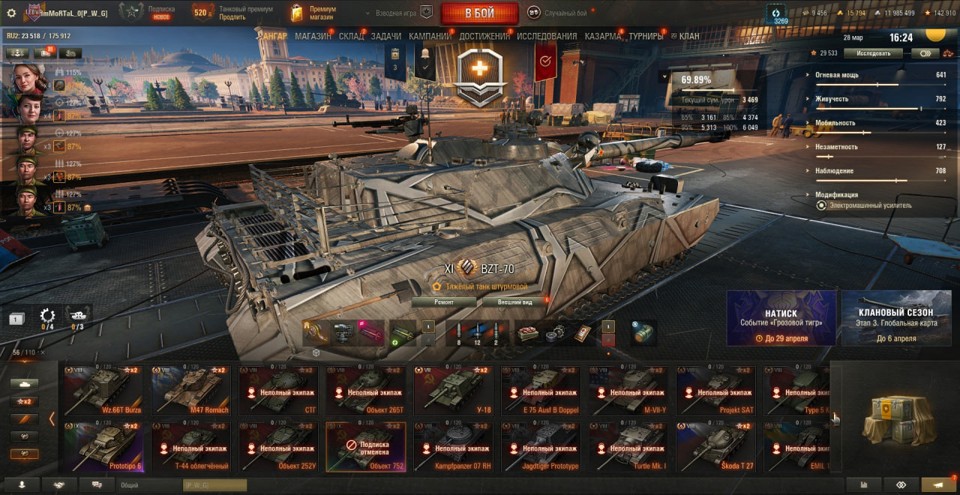Open the МАГАЗИН store tab
Viewport: 960px width, 495px height.
[x=313, y=36]
